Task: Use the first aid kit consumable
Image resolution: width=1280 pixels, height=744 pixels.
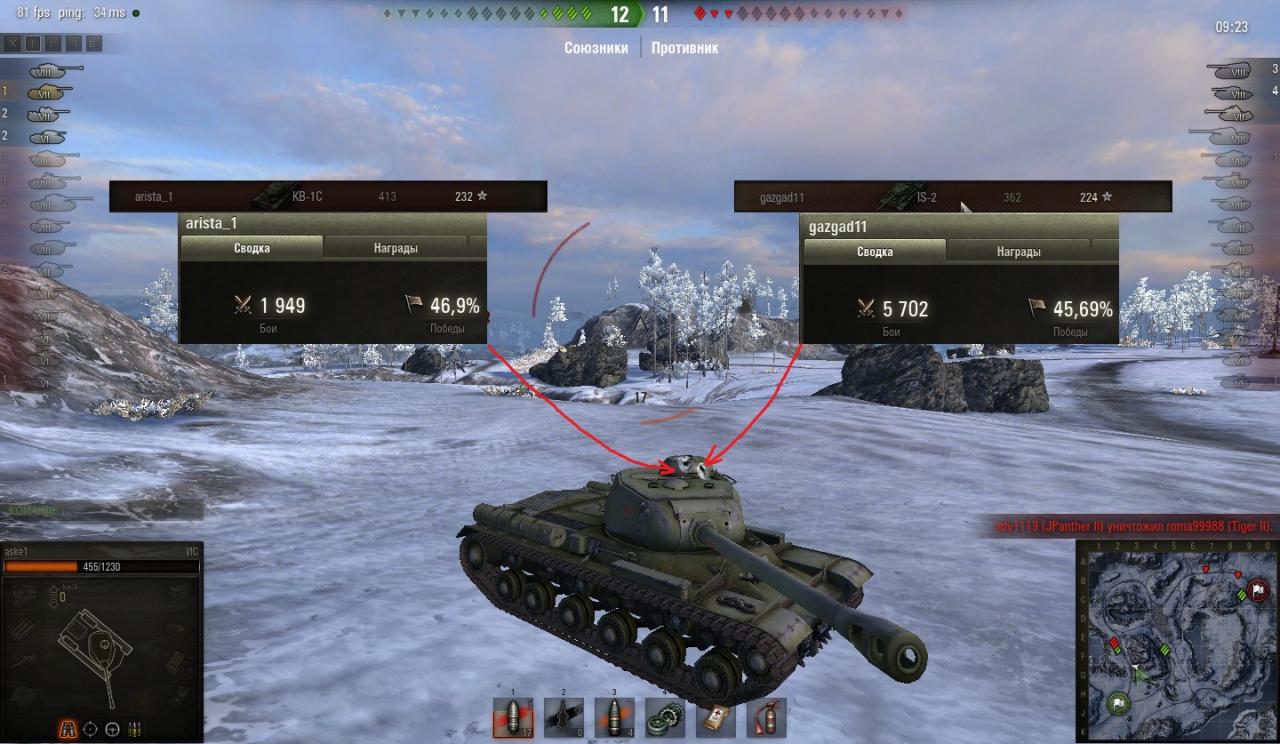Action: (716, 717)
